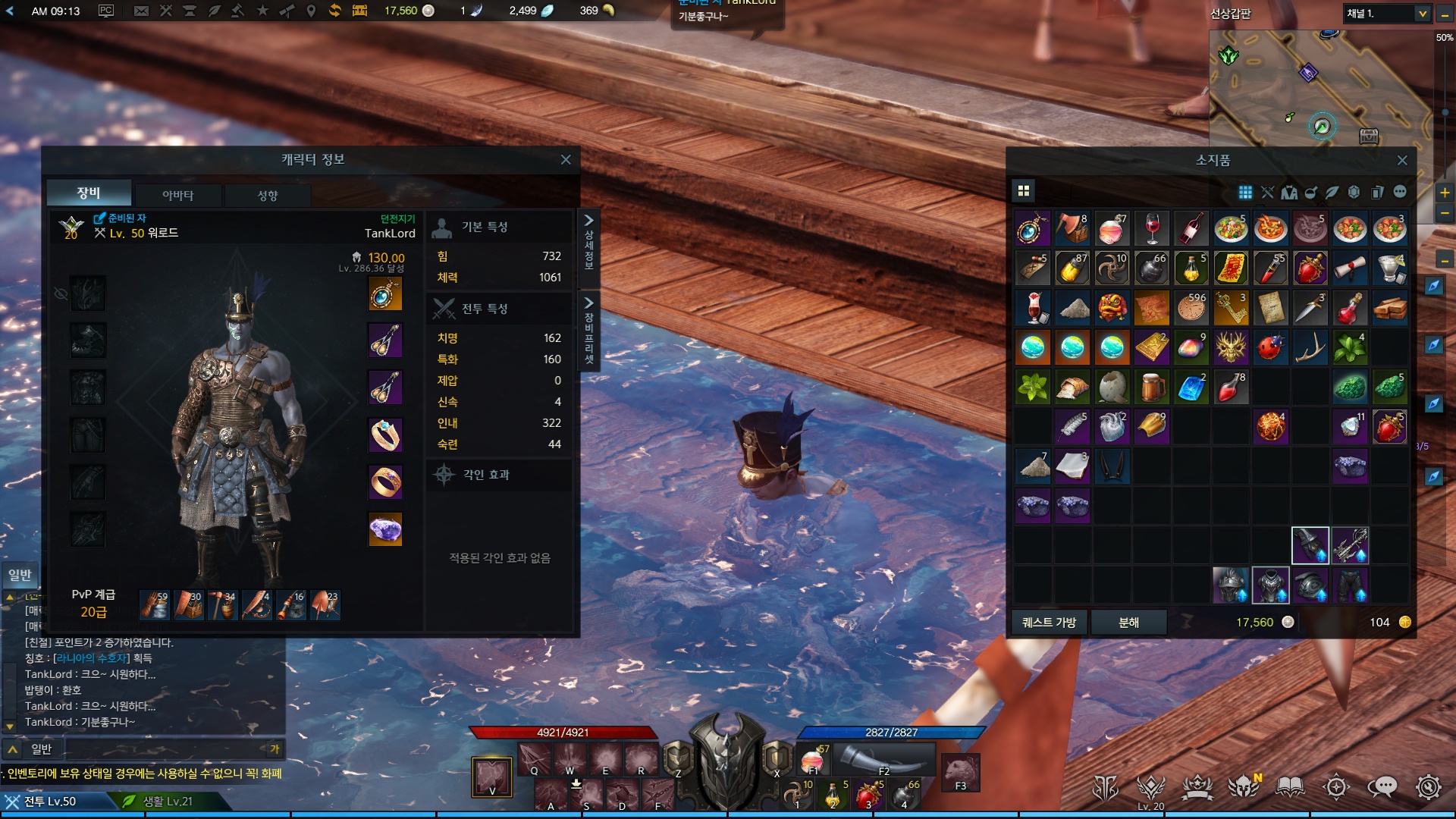Expand the 장비프리셋 equipment preset panel
This screenshot has width=1456, height=819.
click(588, 330)
